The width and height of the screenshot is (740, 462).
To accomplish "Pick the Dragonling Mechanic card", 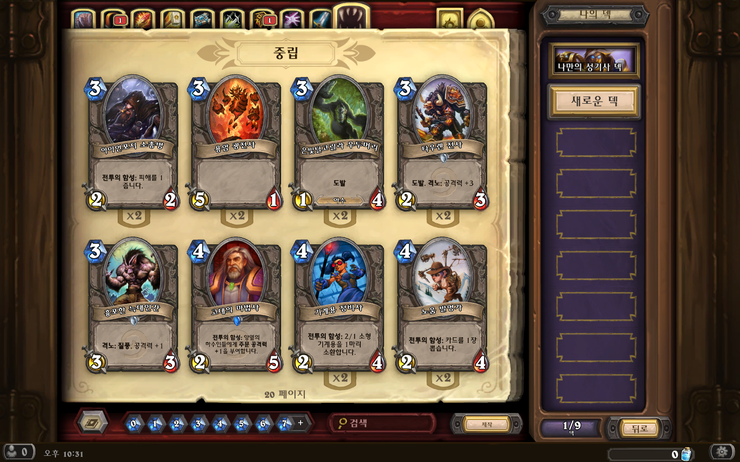I will click(x=340, y=305).
